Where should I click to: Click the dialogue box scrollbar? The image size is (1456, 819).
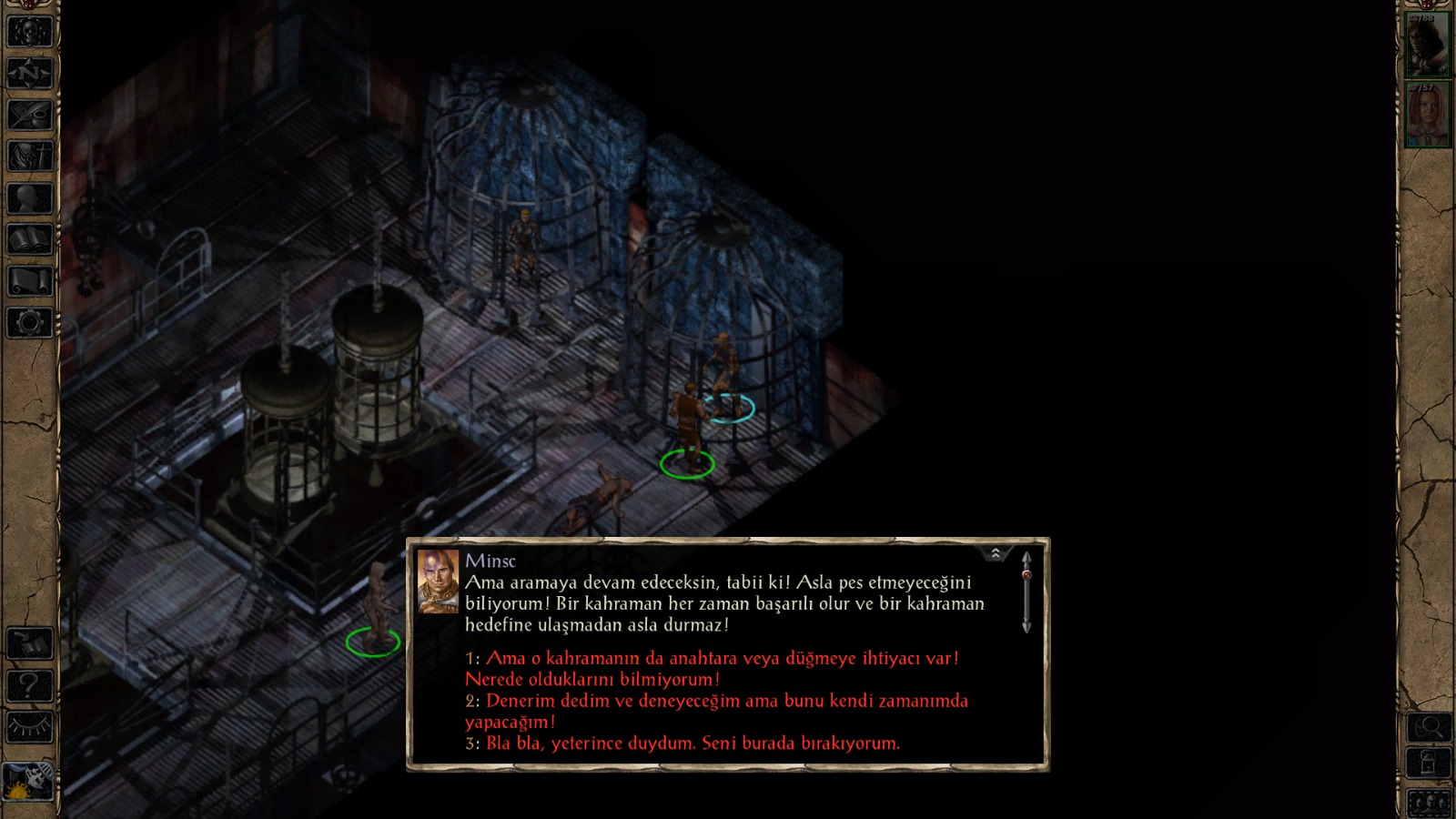(x=1026, y=591)
